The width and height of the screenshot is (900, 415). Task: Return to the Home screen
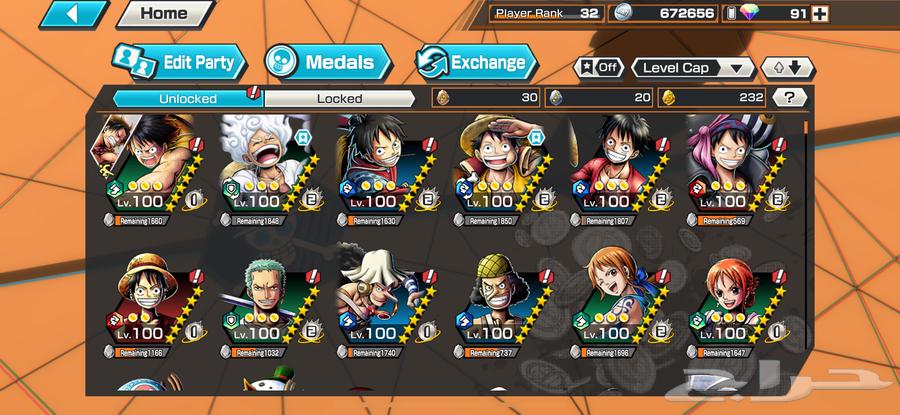pyautogui.click(x=163, y=14)
